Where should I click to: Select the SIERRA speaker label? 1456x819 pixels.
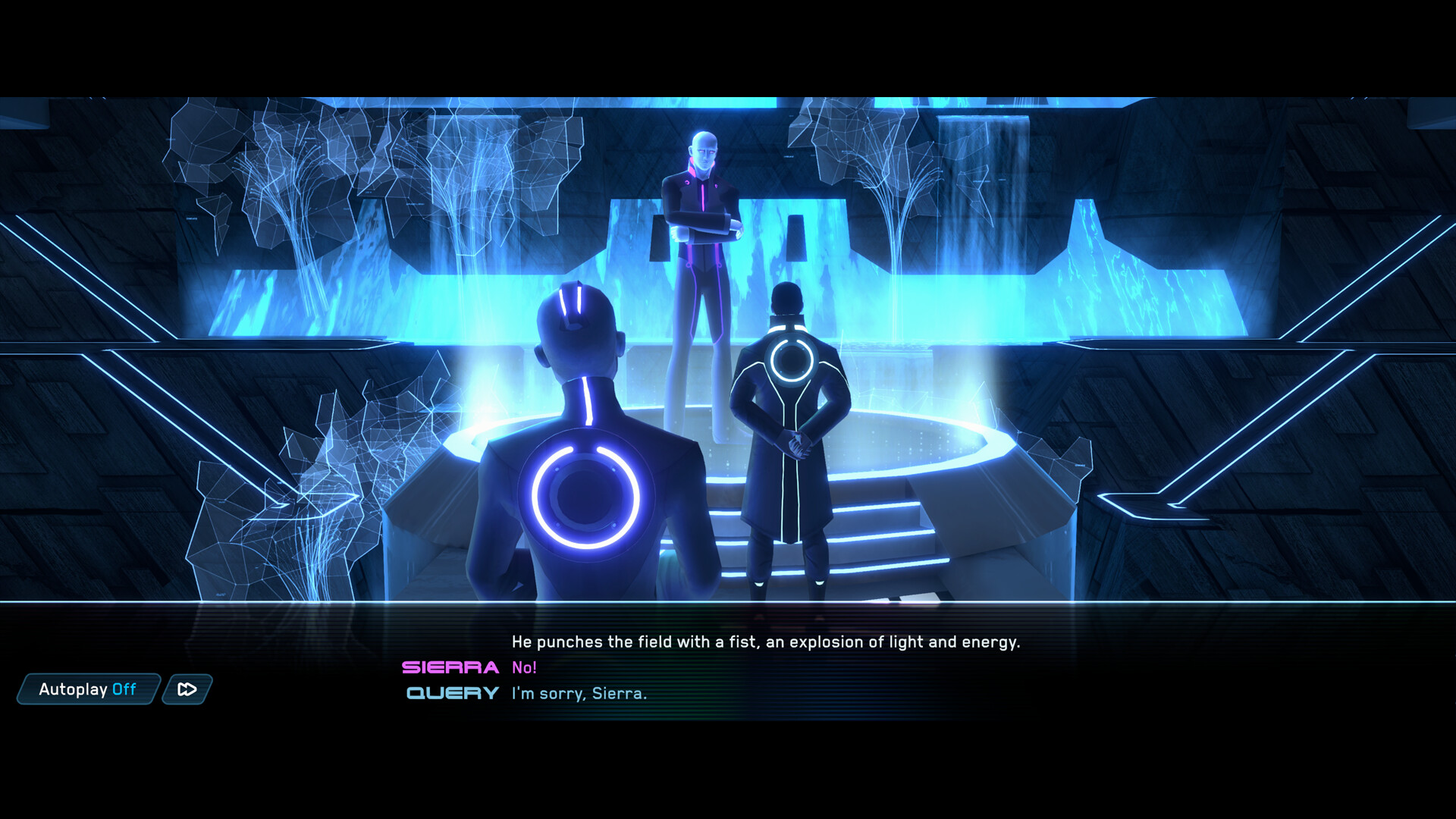coord(450,668)
